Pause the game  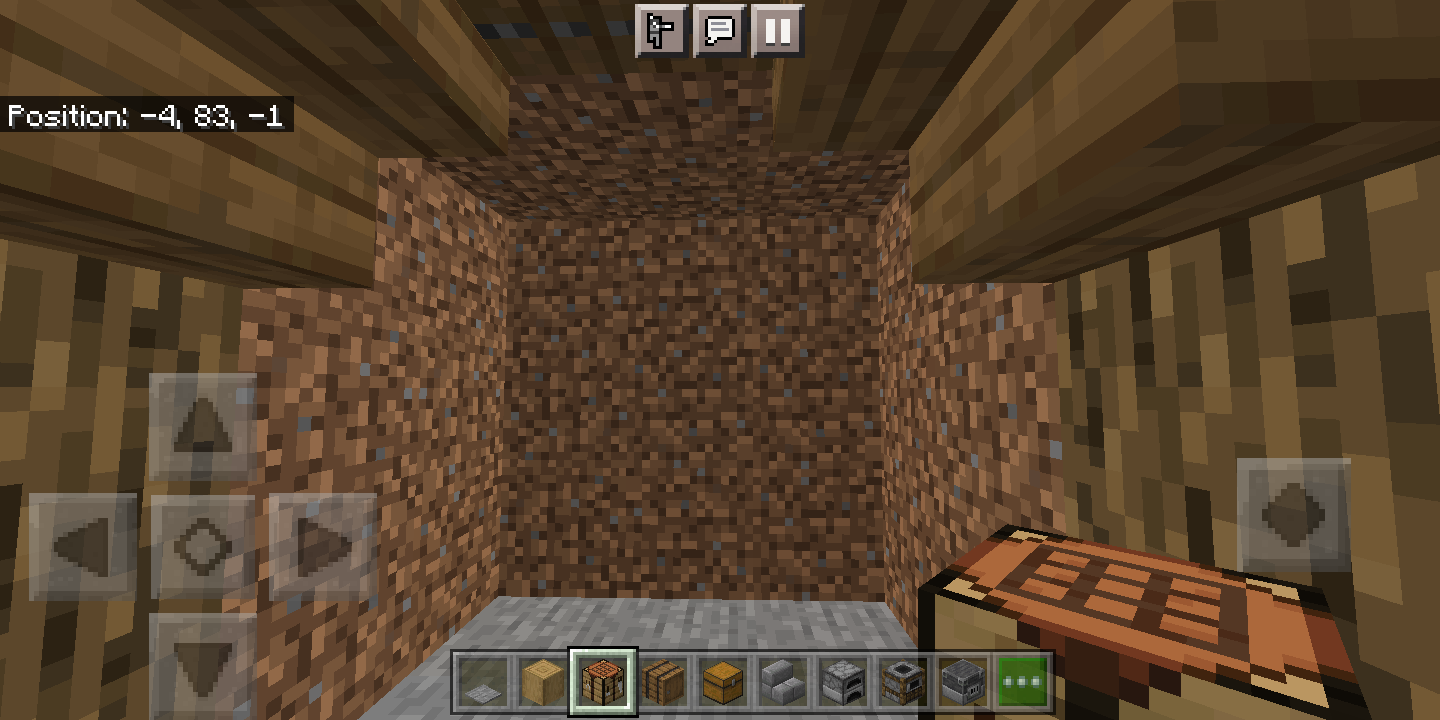pyautogui.click(x=778, y=31)
